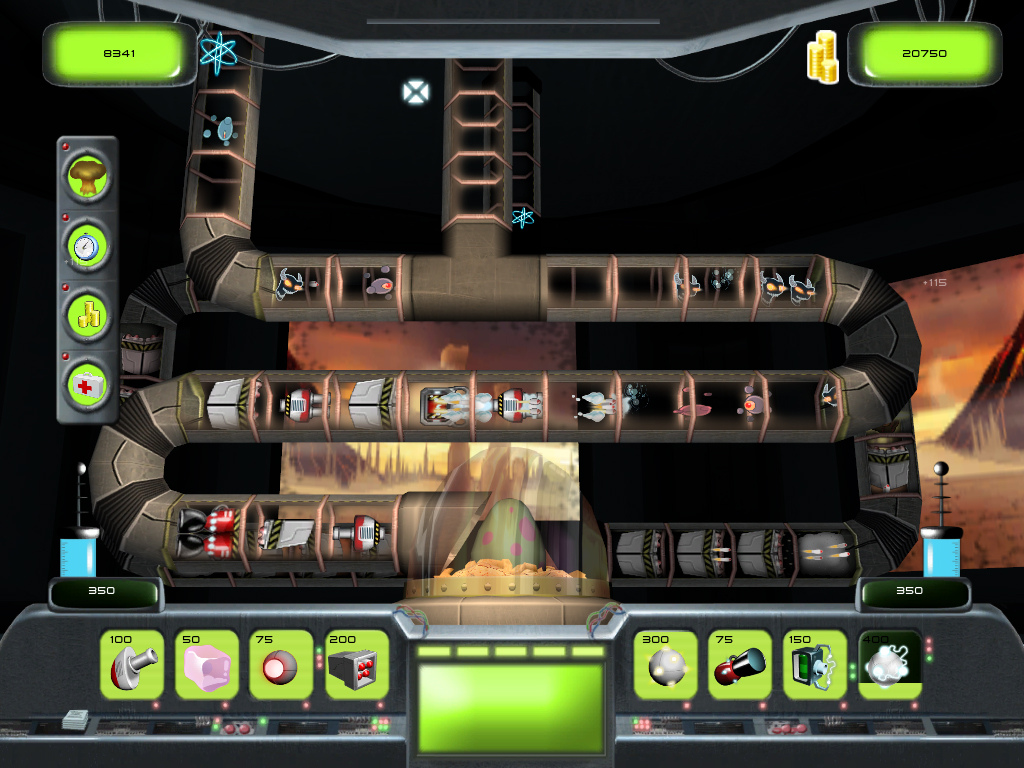Select the 100-cost cannon turret

(132, 665)
